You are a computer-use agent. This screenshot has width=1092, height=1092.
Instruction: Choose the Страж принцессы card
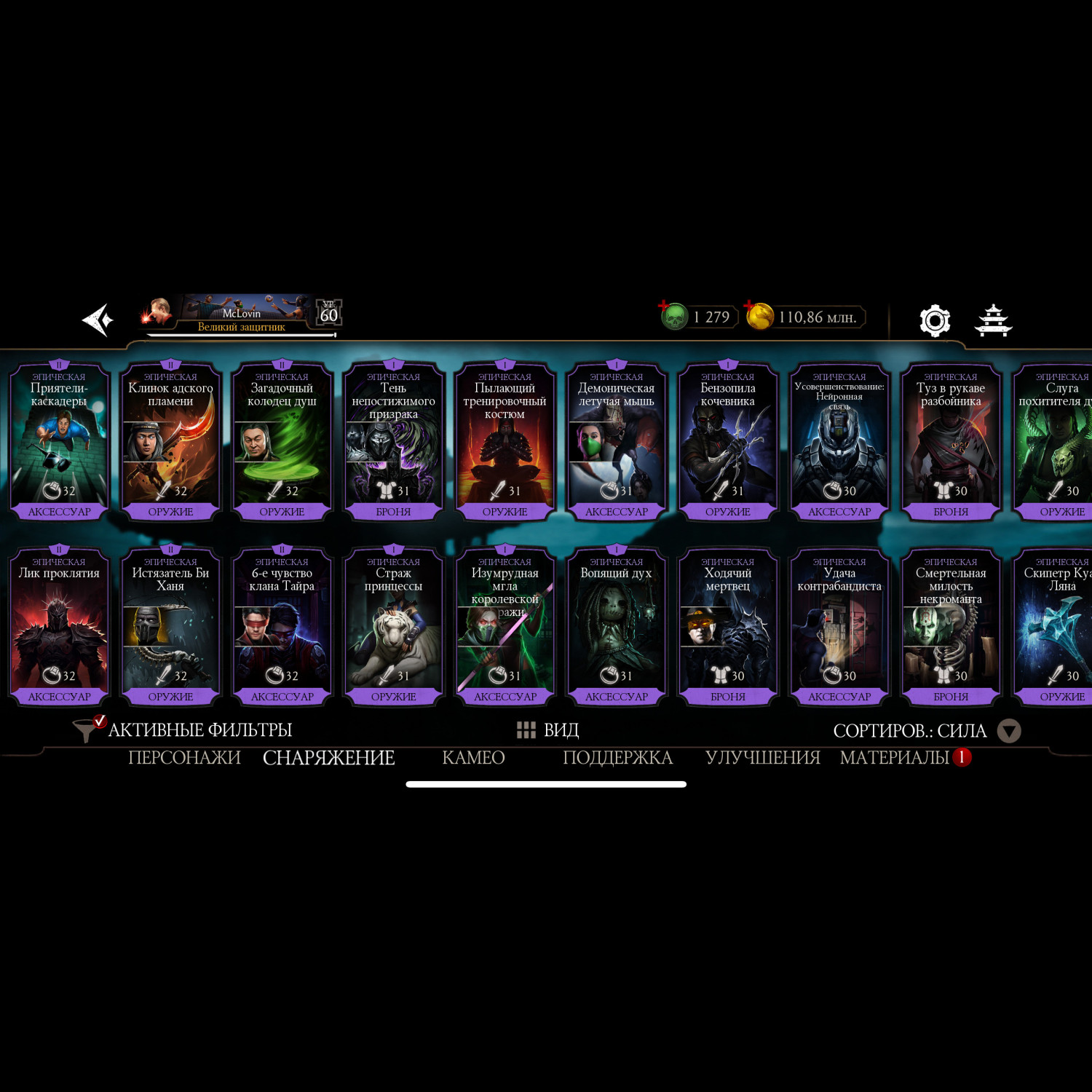click(x=393, y=626)
